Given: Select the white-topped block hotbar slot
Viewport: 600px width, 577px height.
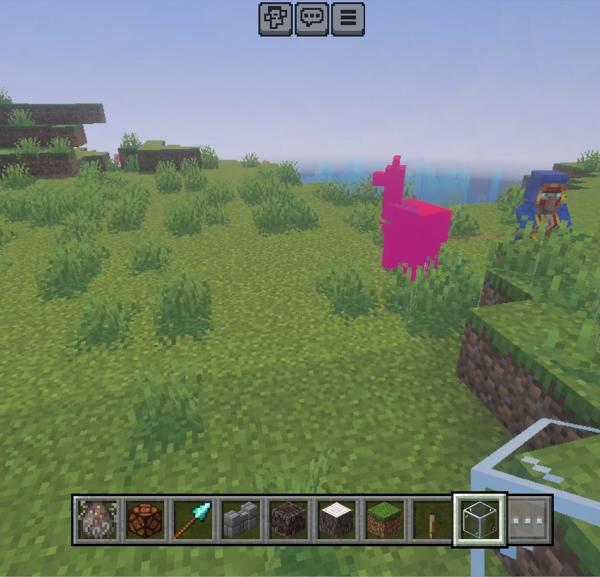Looking at the screenshot, I should point(337,520).
